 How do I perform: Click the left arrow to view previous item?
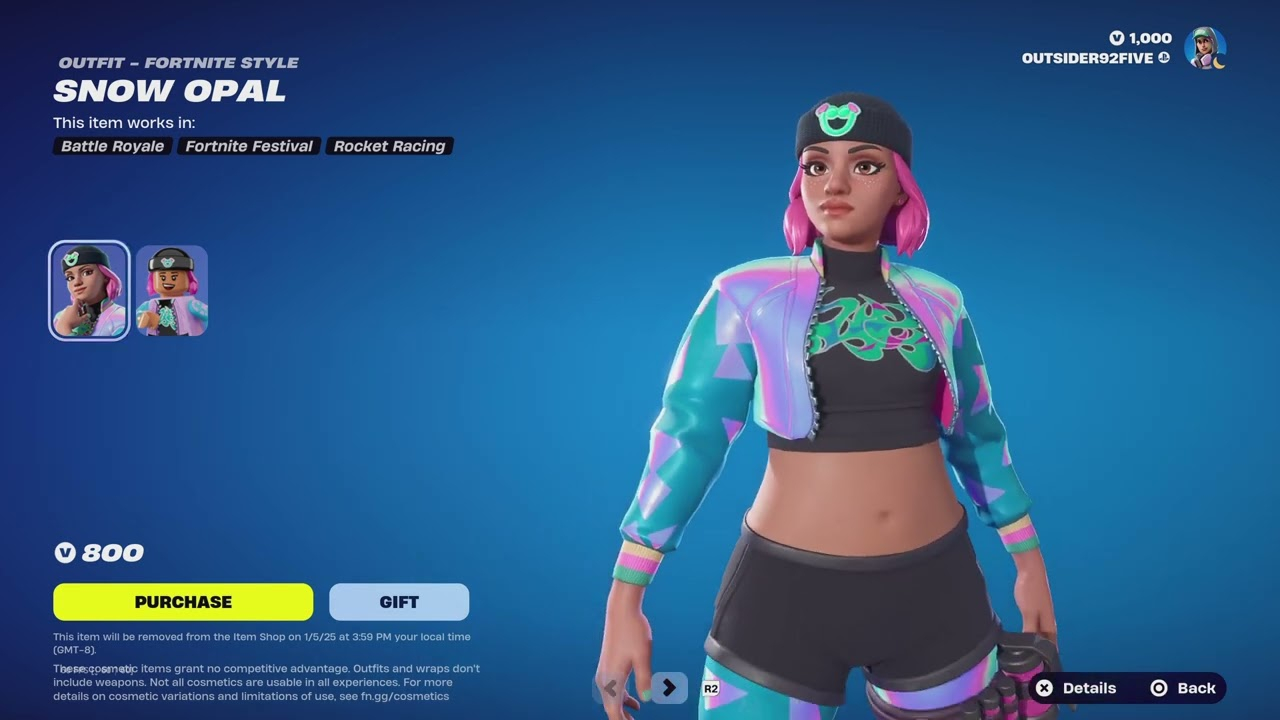(x=608, y=688)
